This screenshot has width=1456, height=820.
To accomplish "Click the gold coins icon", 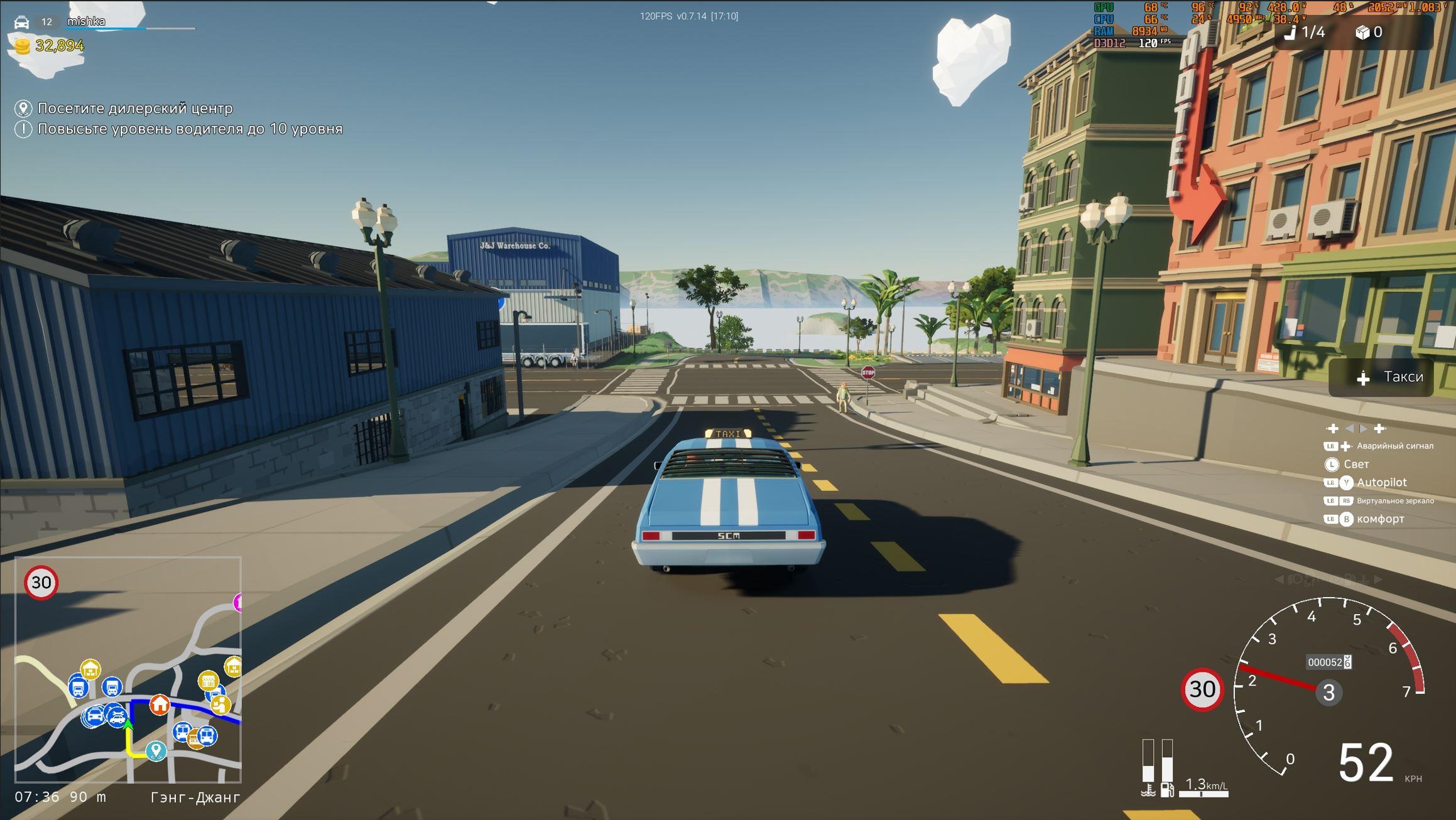I will [22, 46].
